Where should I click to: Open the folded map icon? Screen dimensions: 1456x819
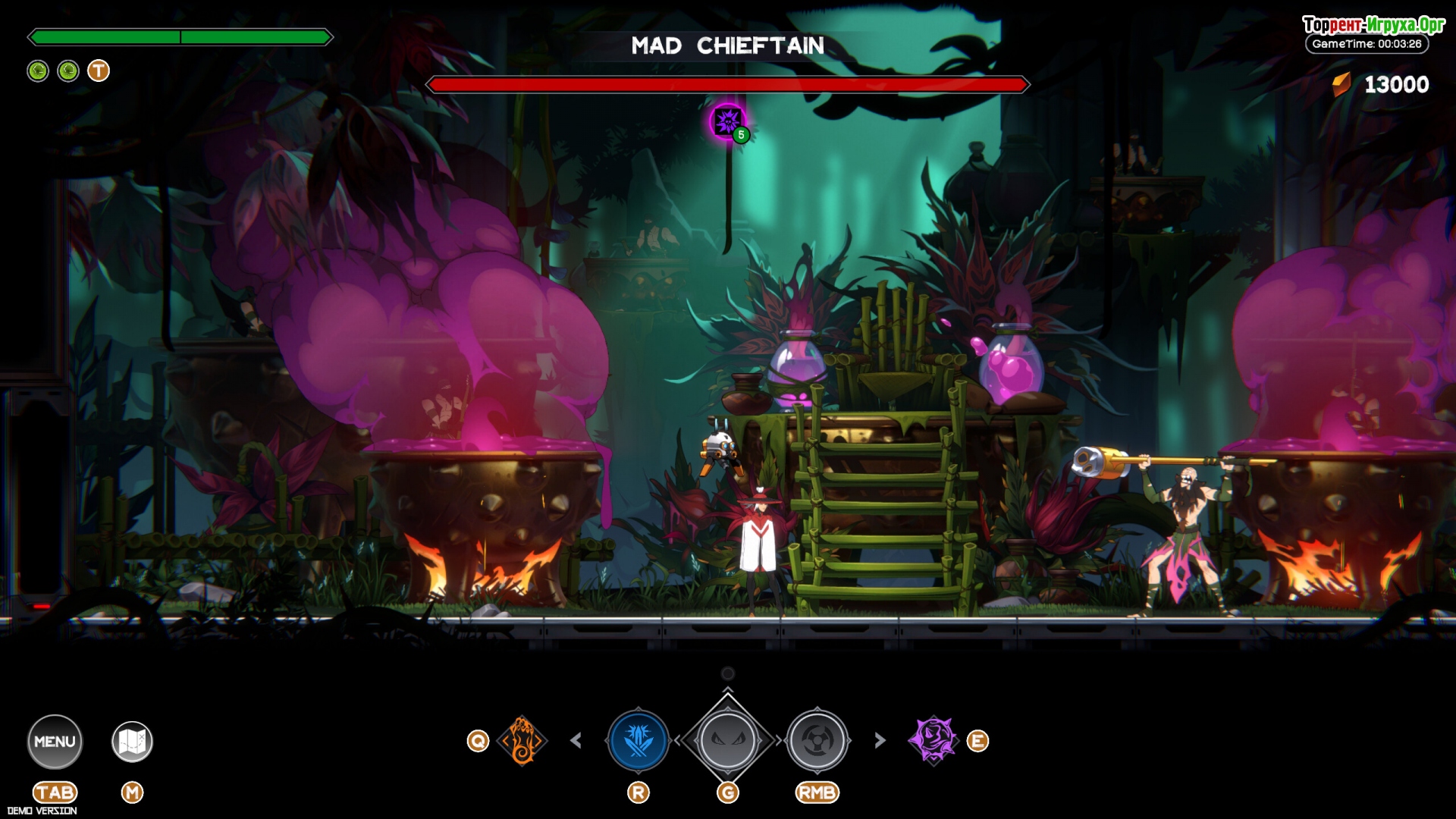(x=132, y=741)
